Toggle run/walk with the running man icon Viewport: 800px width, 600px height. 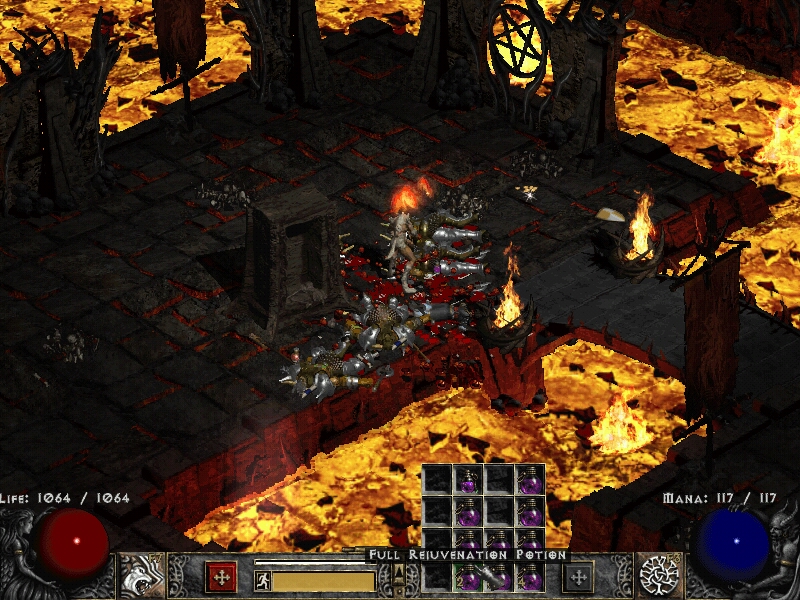pos(262,581)
